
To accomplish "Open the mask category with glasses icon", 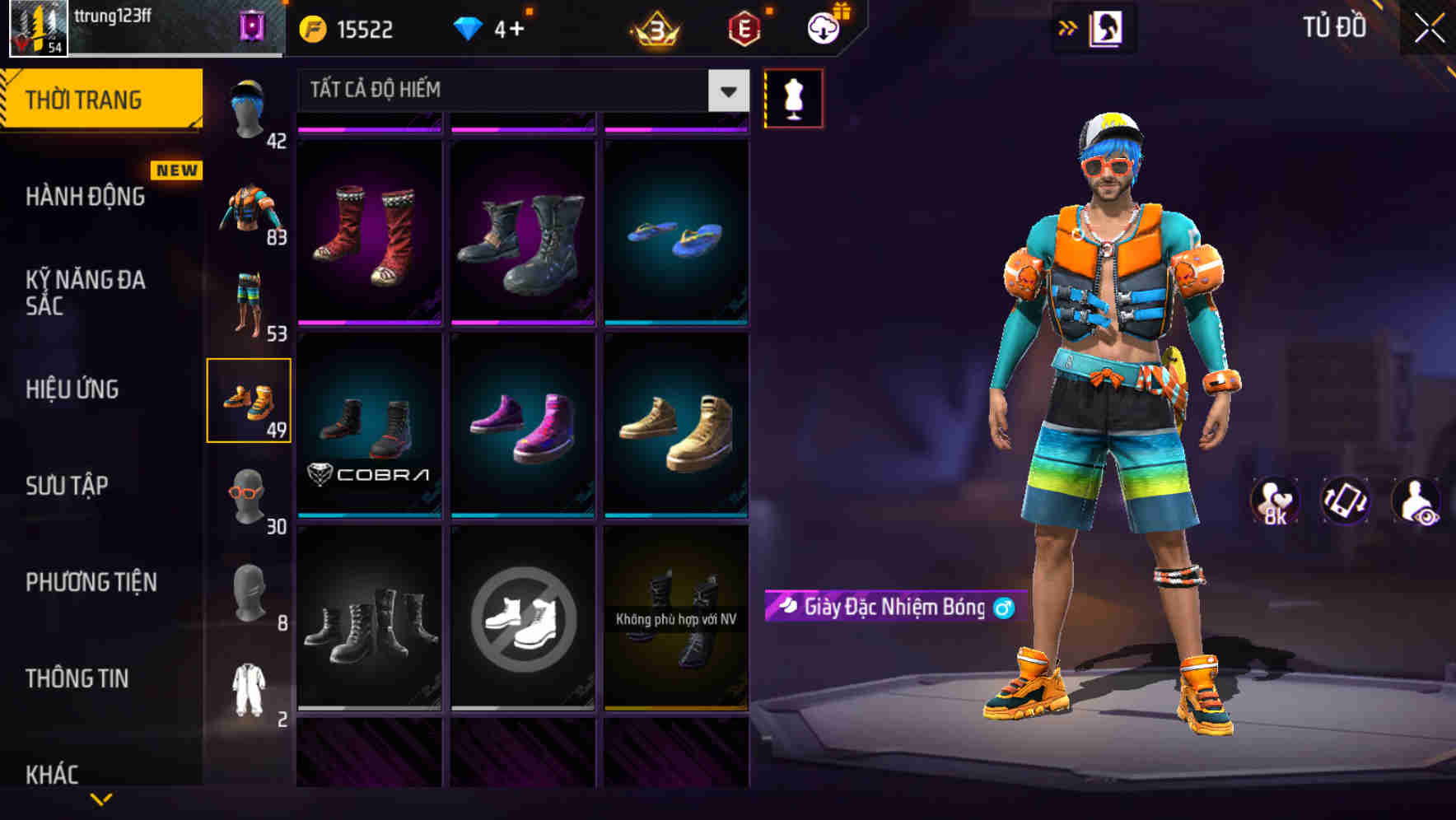I will point(250,494).
